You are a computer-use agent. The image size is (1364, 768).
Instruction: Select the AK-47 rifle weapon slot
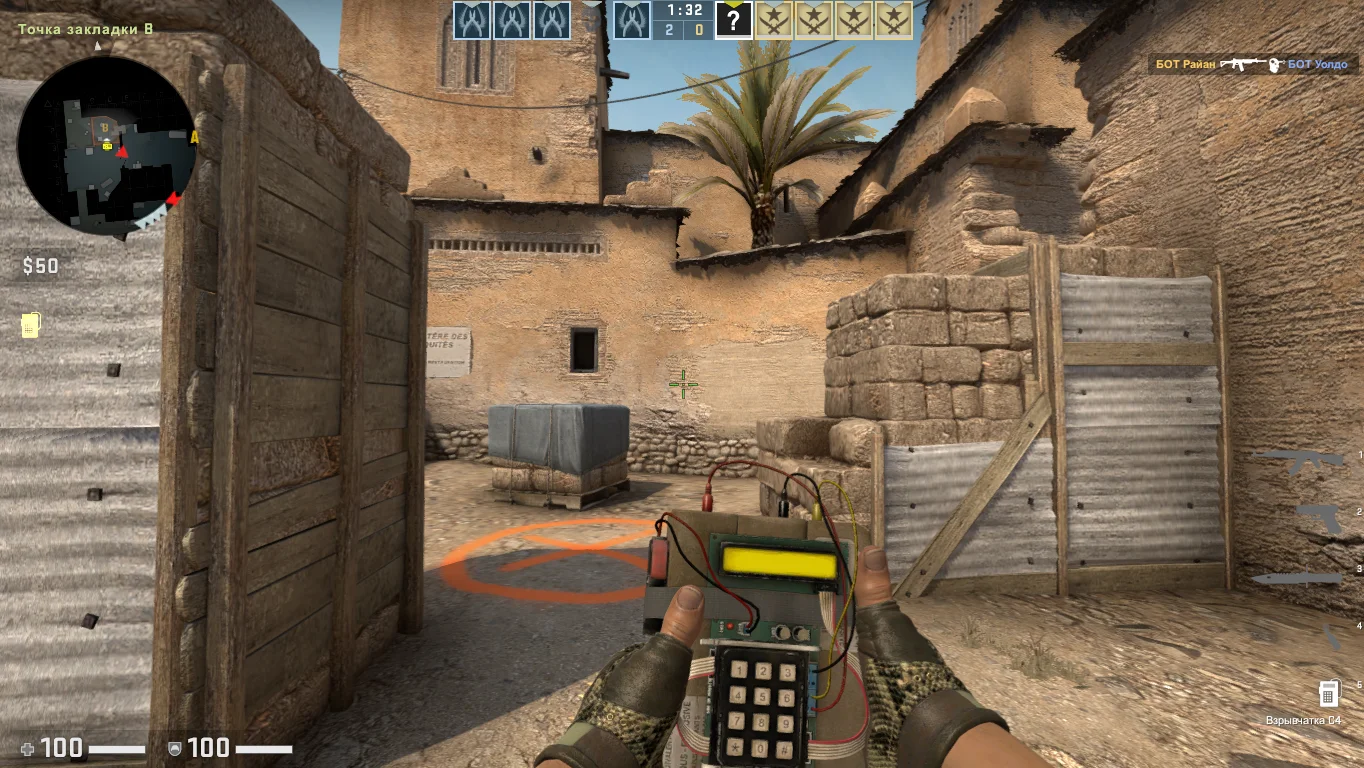(x=1300, y=460)
